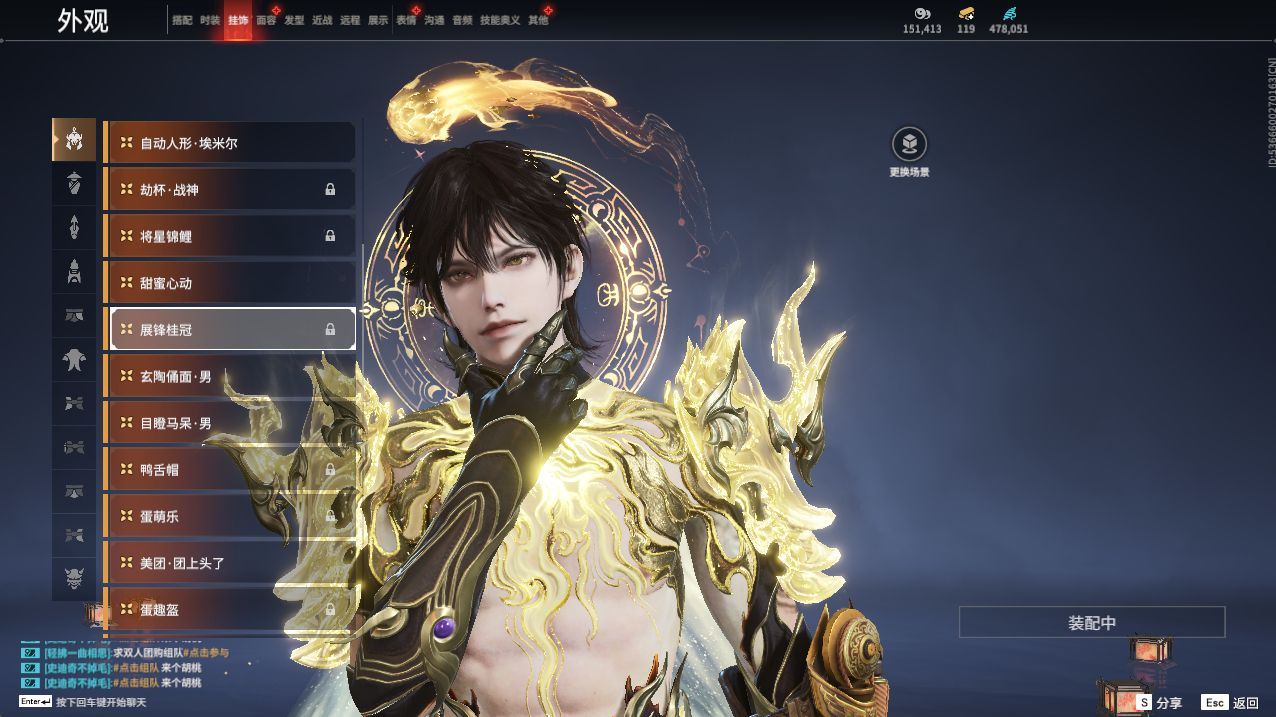1276x717 pixels.
Task: Select the 面容 tab
Action: (266, 20)
